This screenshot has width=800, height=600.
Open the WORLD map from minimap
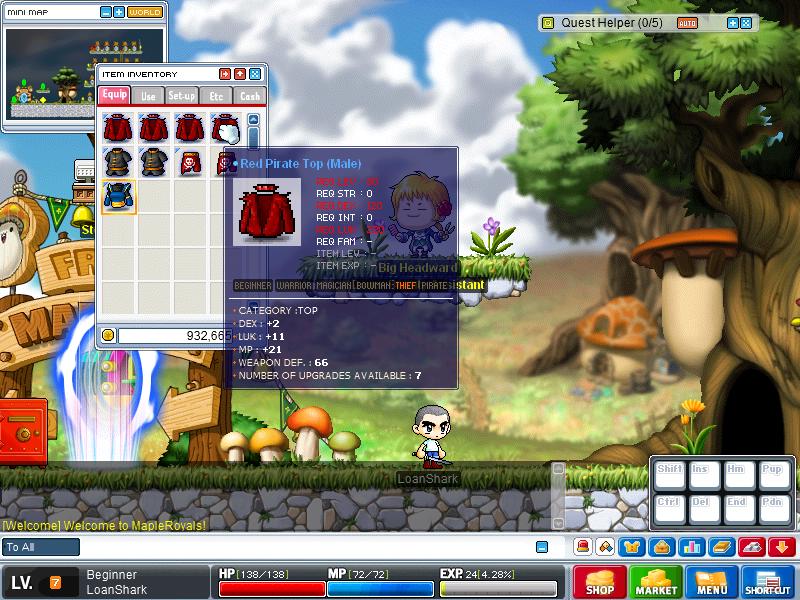pos(144,12)
